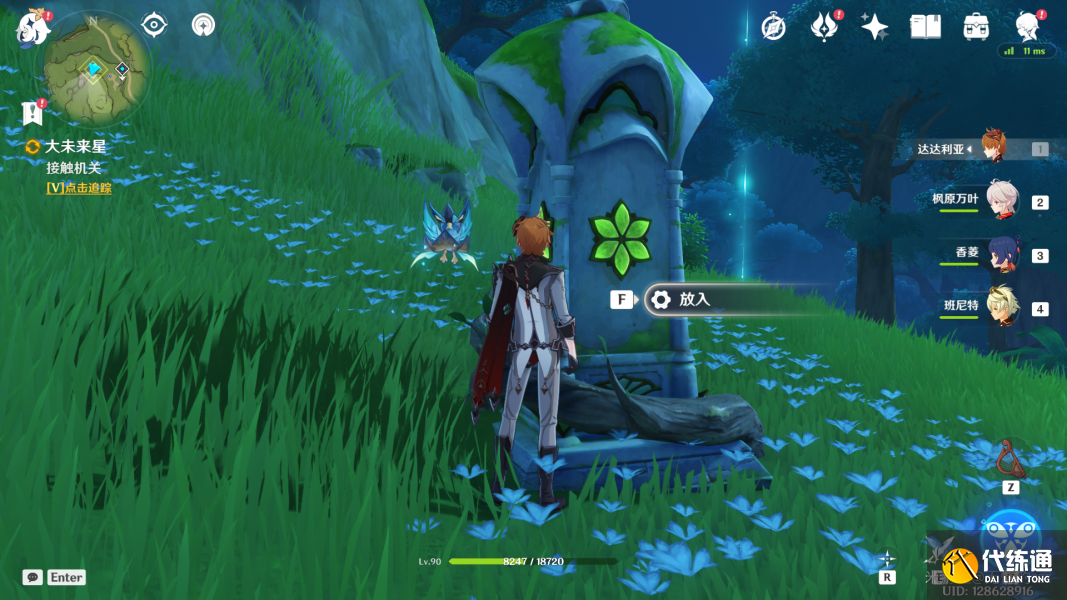
Task: Open the winged events icon
Action: [x=823, y=27]
